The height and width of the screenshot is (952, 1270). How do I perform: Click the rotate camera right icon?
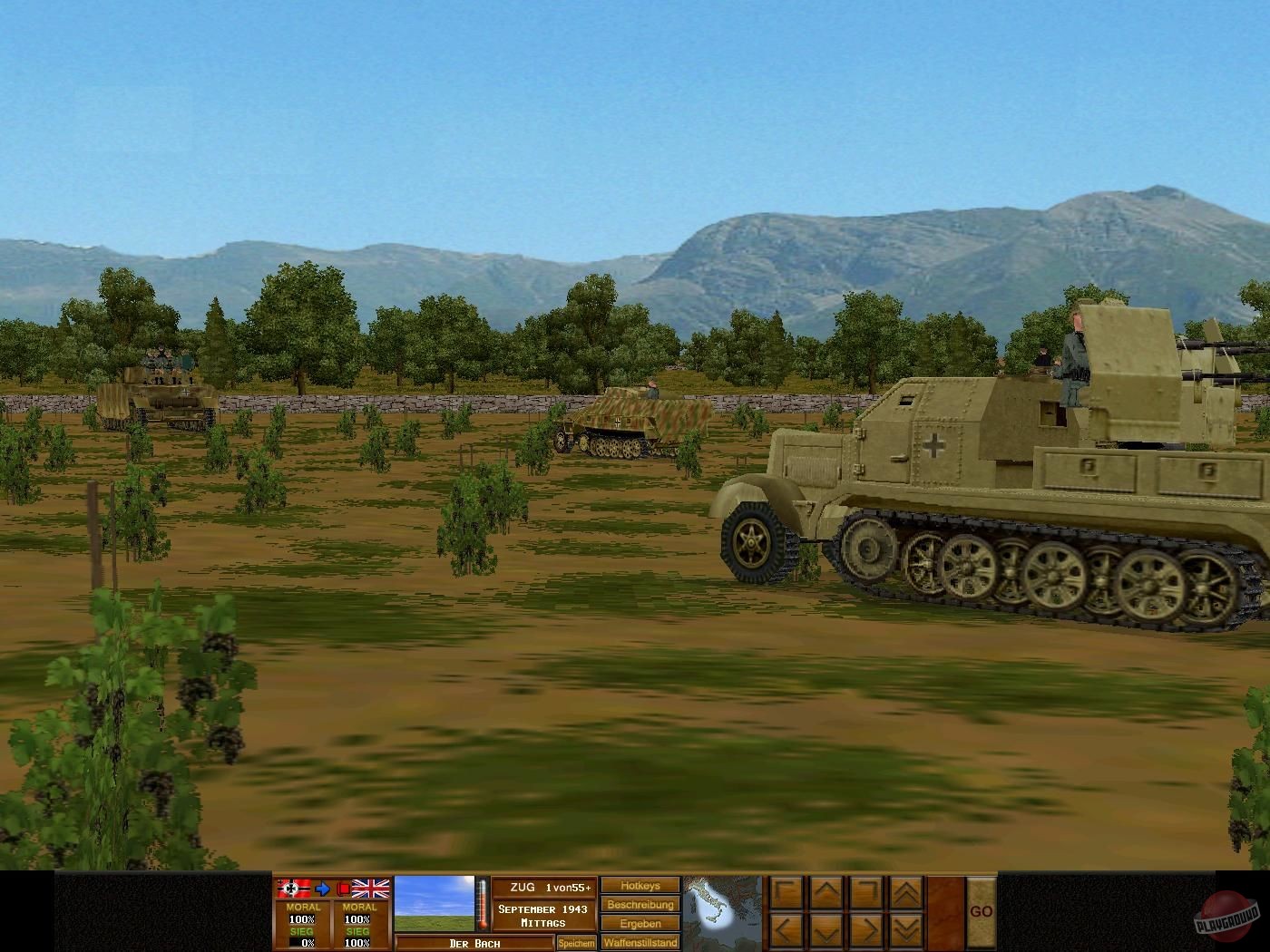[867, 890]
